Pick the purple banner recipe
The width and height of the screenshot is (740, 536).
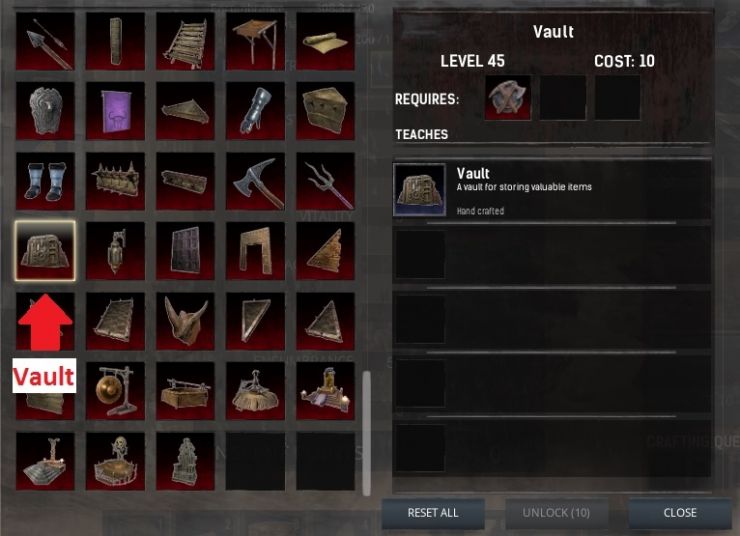pyautogui.click(x=115, y=111)
